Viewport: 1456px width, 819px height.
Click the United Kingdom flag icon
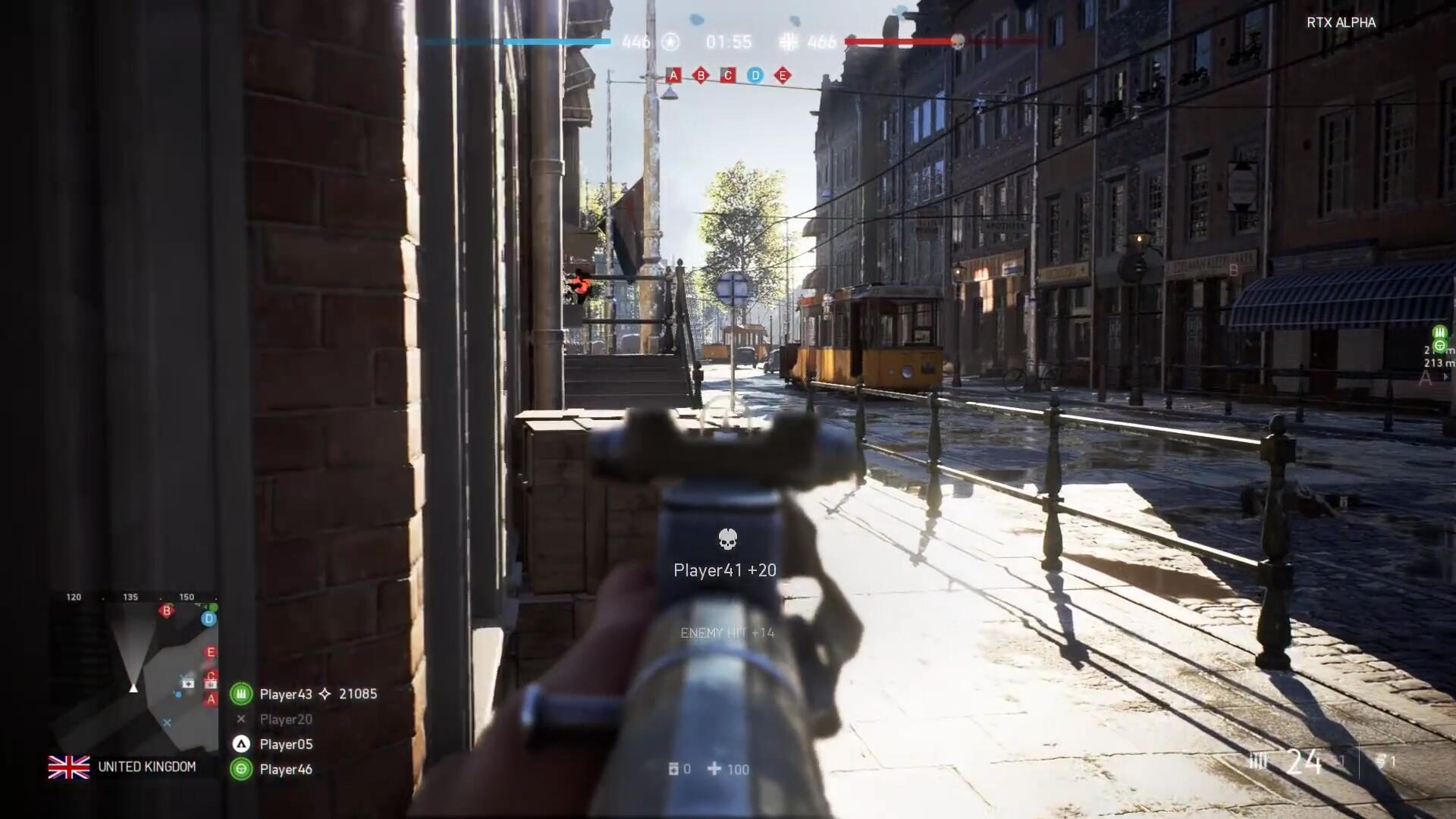click(69, 767)
